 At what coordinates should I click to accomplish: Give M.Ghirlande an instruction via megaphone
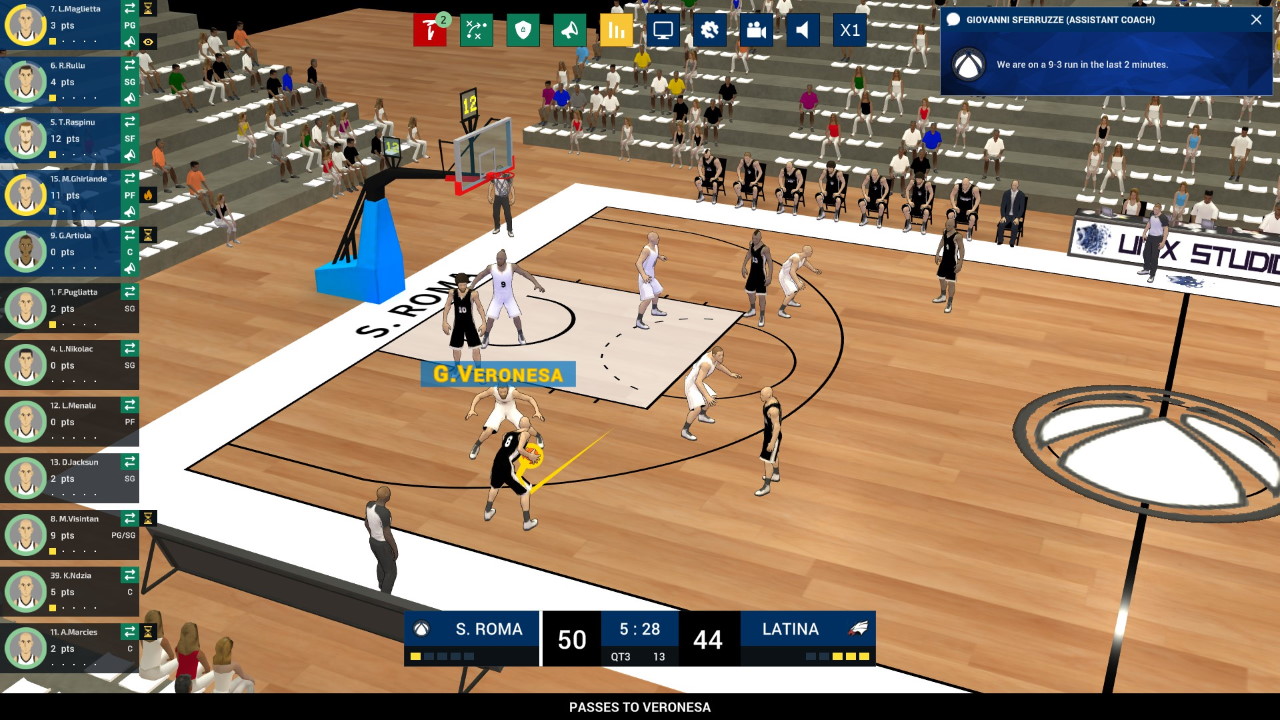click(130, 212)
